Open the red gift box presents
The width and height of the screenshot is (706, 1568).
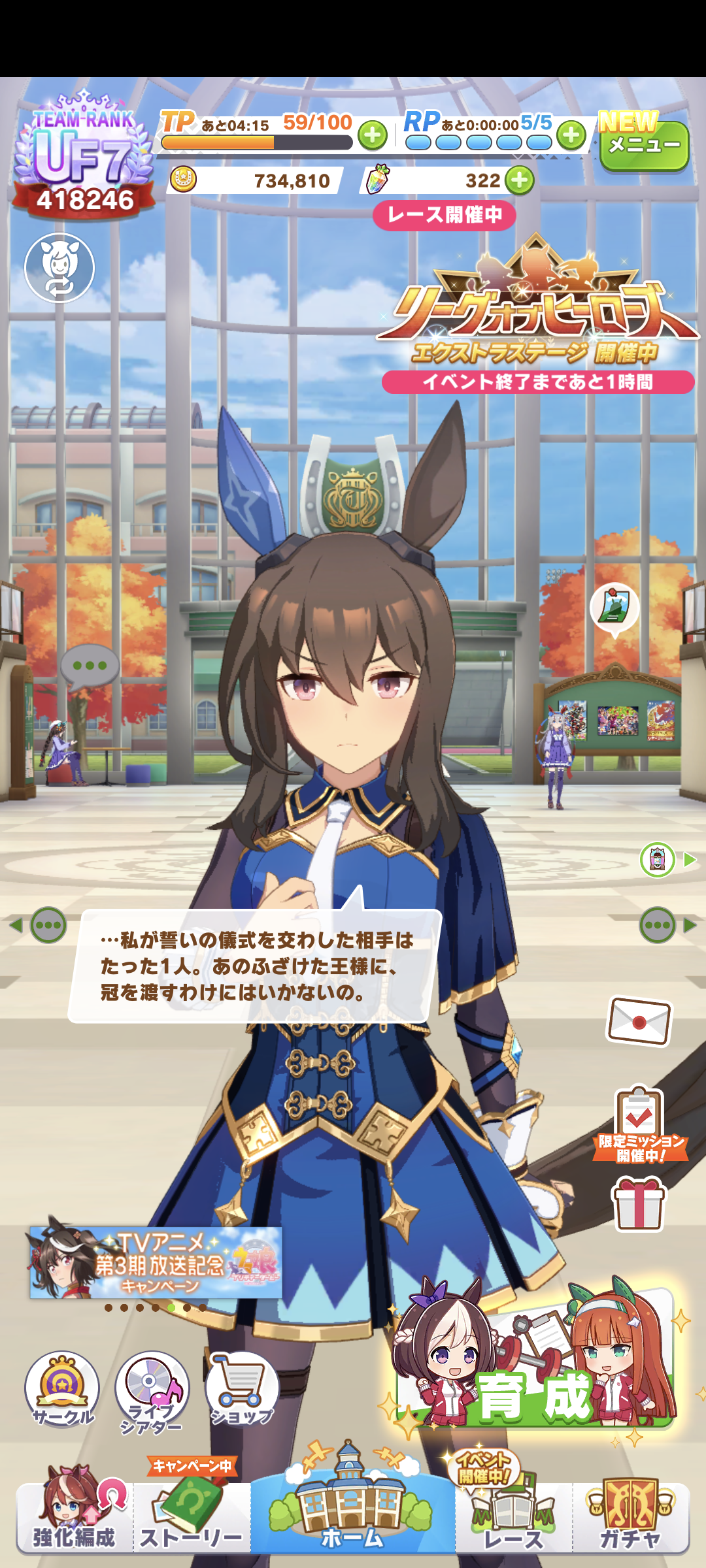pyautogui.click(x=639, y=1203)
